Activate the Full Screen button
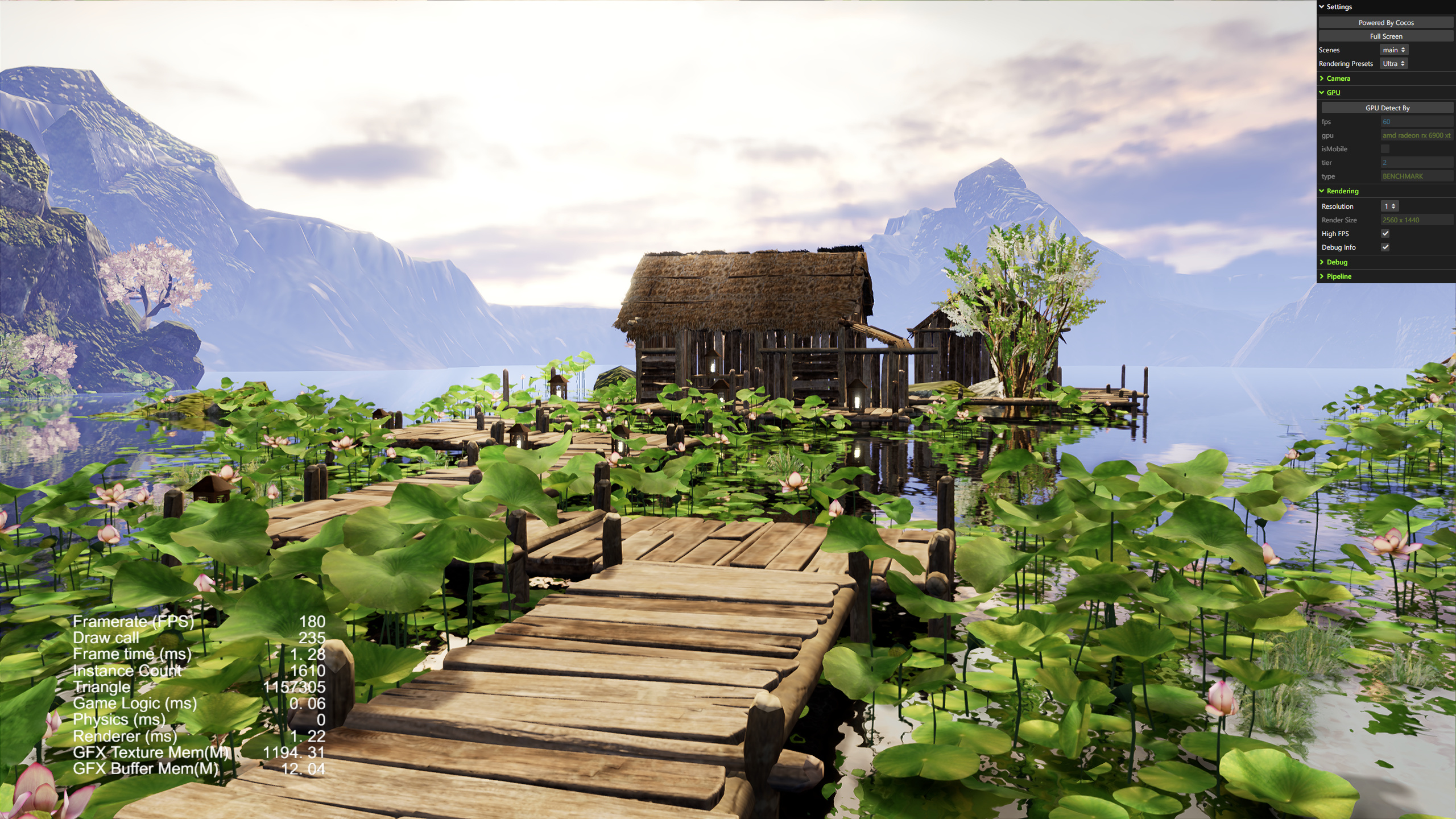Image resolution: width=1456 pixels, height=819 pixels. click(1385, 36)
